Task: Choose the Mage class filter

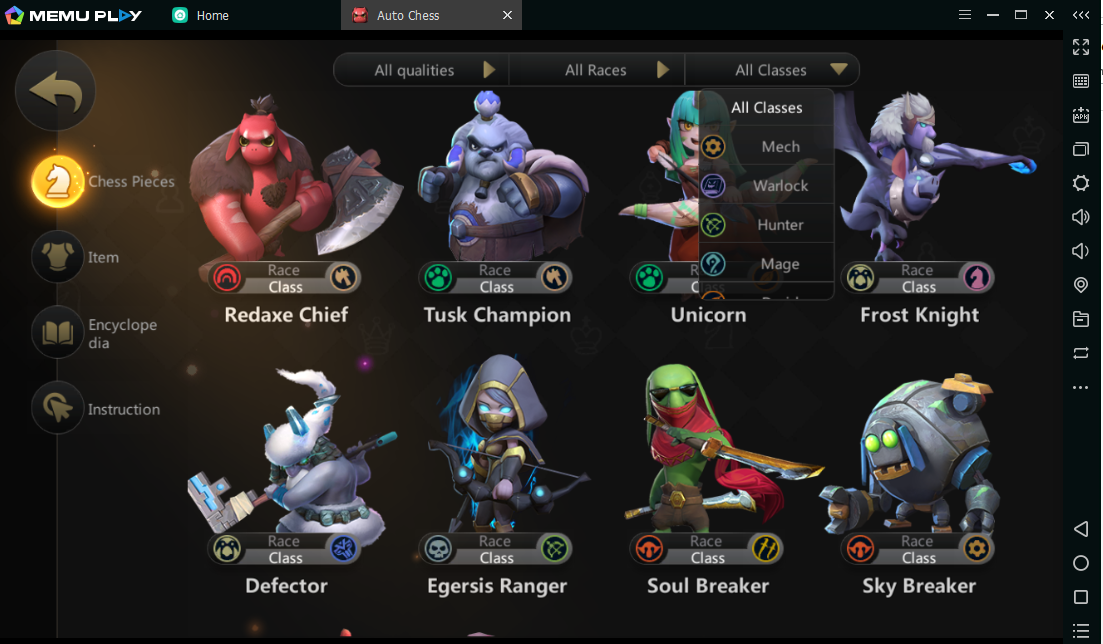Action: pyautogui.click(x=766, y=264)
